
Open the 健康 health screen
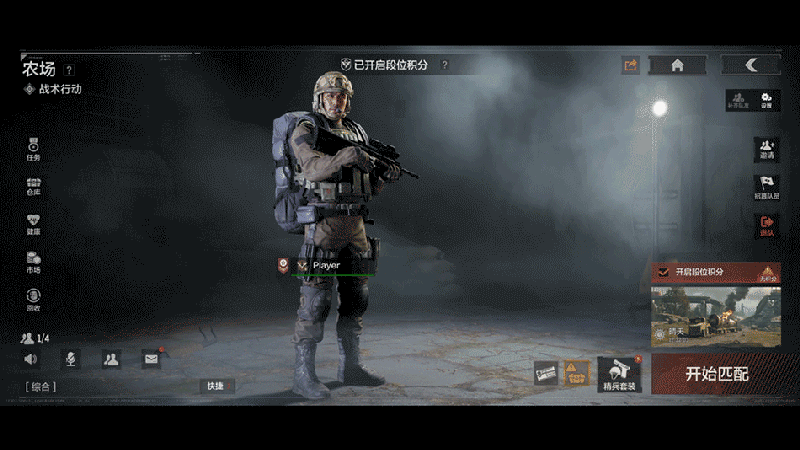[x=33, y=223]
